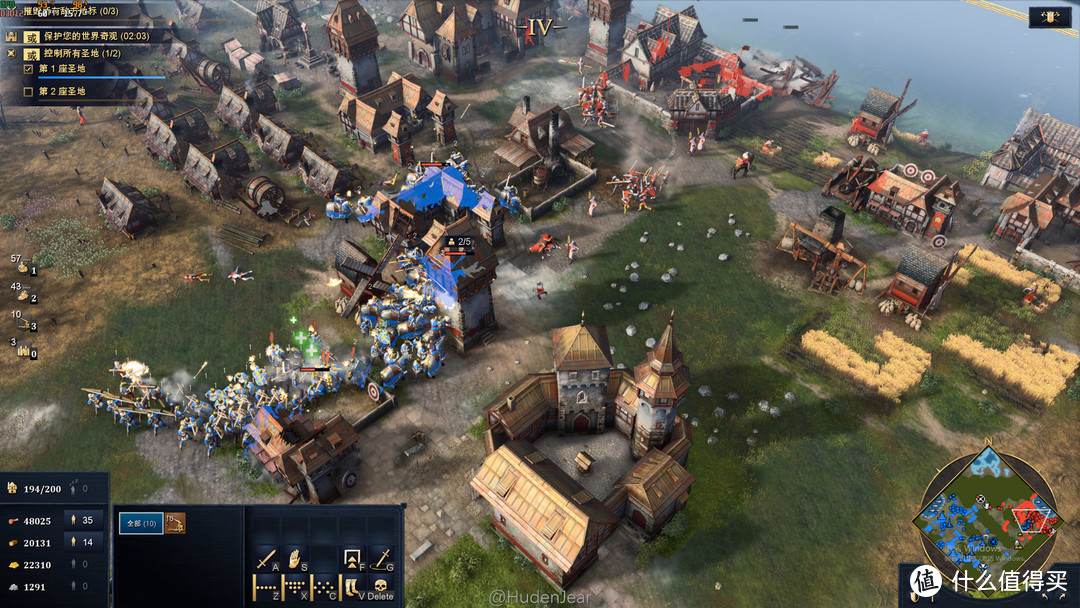The height and width of the screenshot is (608, 1080).
Task: Click the boots command labeled V
Action: coord(353,587)
